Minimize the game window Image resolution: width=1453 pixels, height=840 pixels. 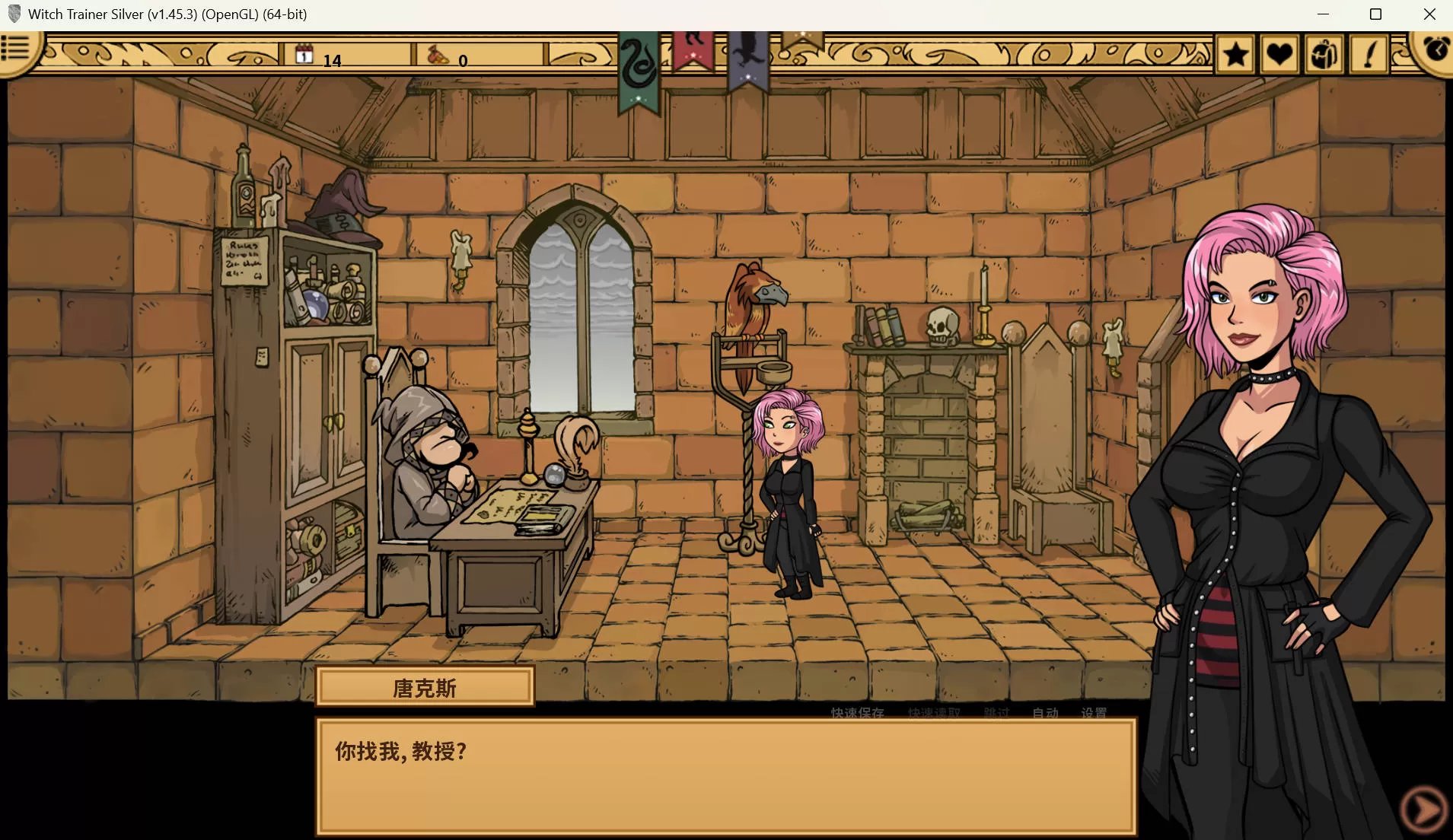click(1323, 14)
